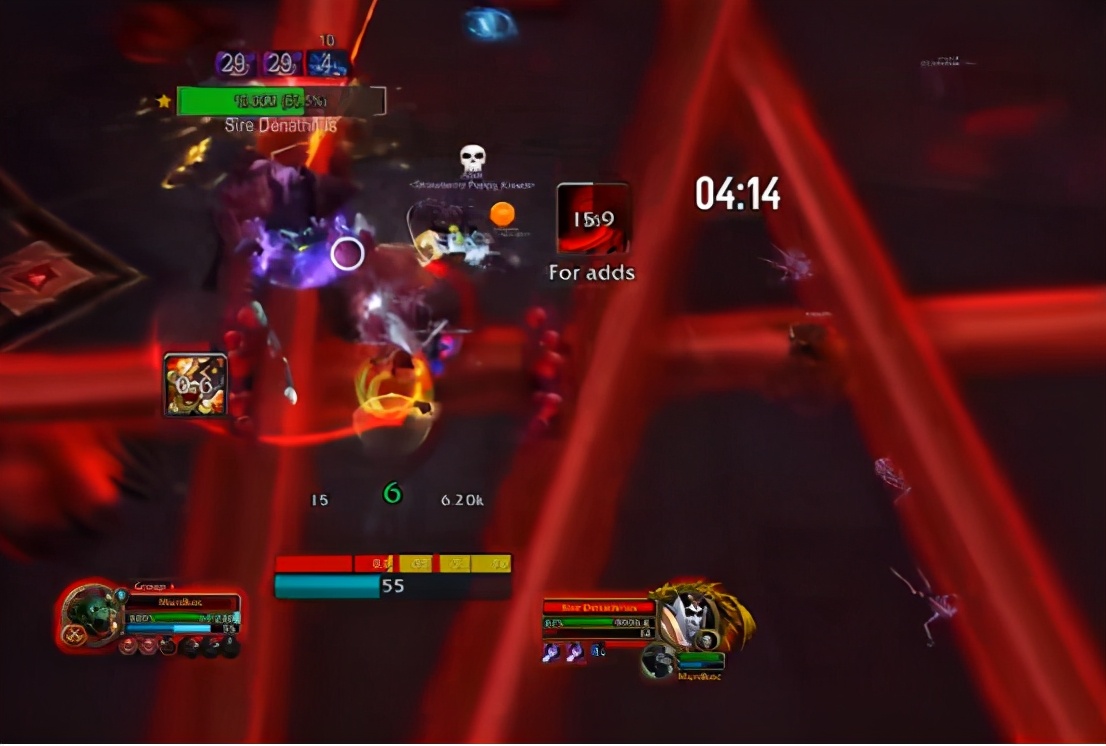The height and width of the screenshot is (746, 1106).
Task: Target Sire Denathrius via his nameplate
Action: pyautogui.click(x=280, y=101)
